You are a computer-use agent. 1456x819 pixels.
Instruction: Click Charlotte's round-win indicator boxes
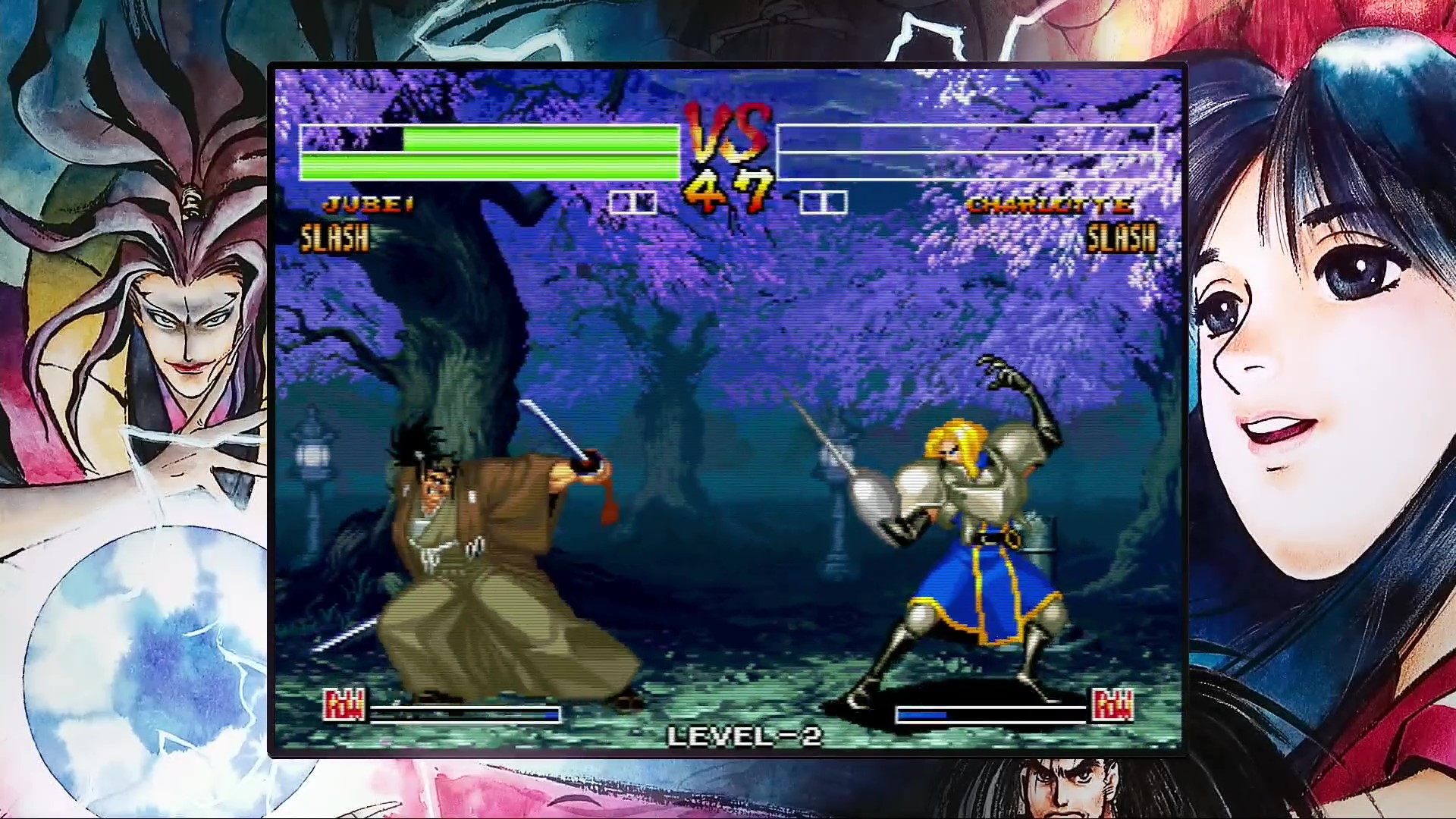tap(826, 202)
